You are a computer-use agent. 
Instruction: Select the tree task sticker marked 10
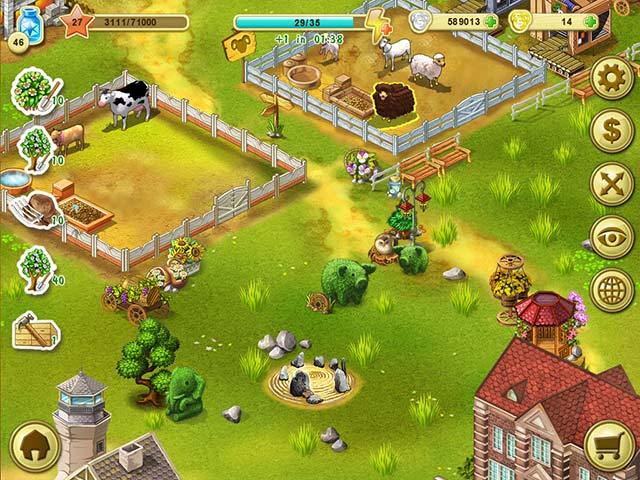pyautogui.click(x=34, y=146)
